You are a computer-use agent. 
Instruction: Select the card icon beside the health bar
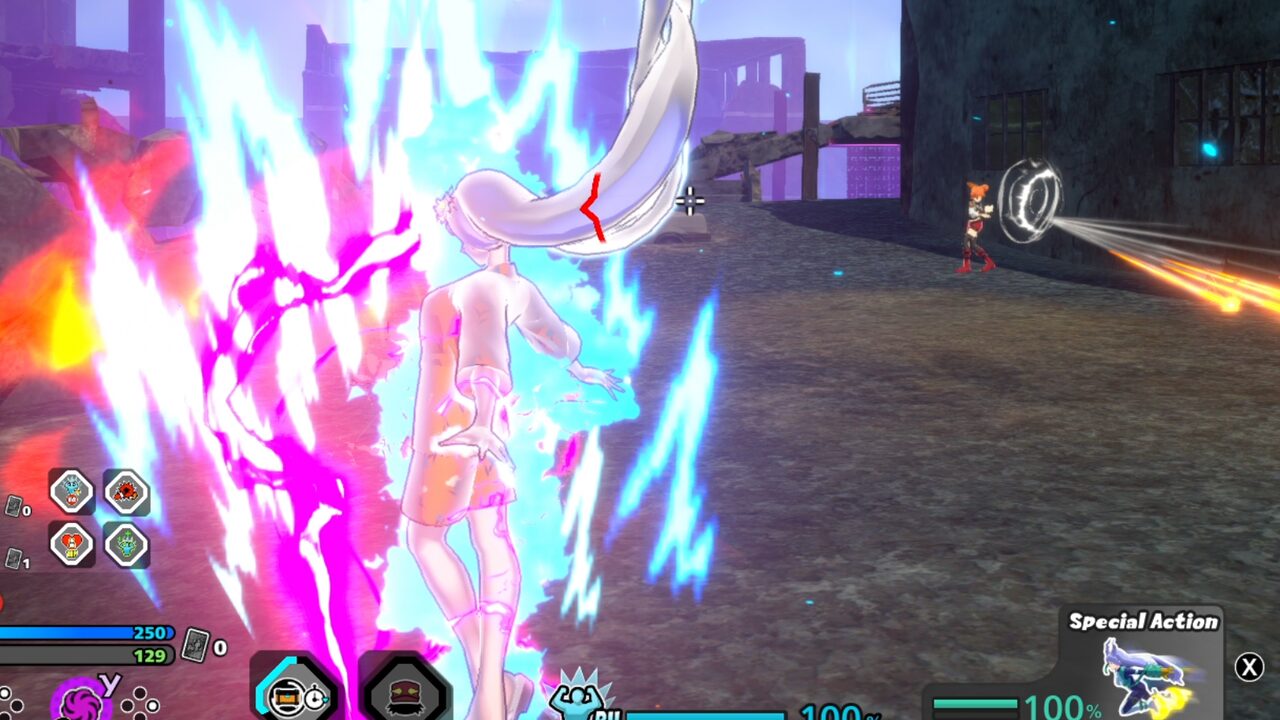(x=196, y=647)
